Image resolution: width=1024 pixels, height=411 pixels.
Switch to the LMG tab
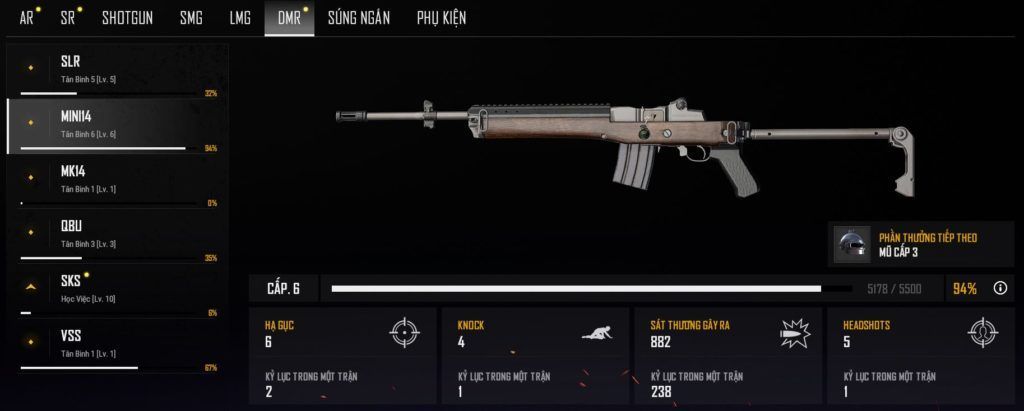[240, 17]
